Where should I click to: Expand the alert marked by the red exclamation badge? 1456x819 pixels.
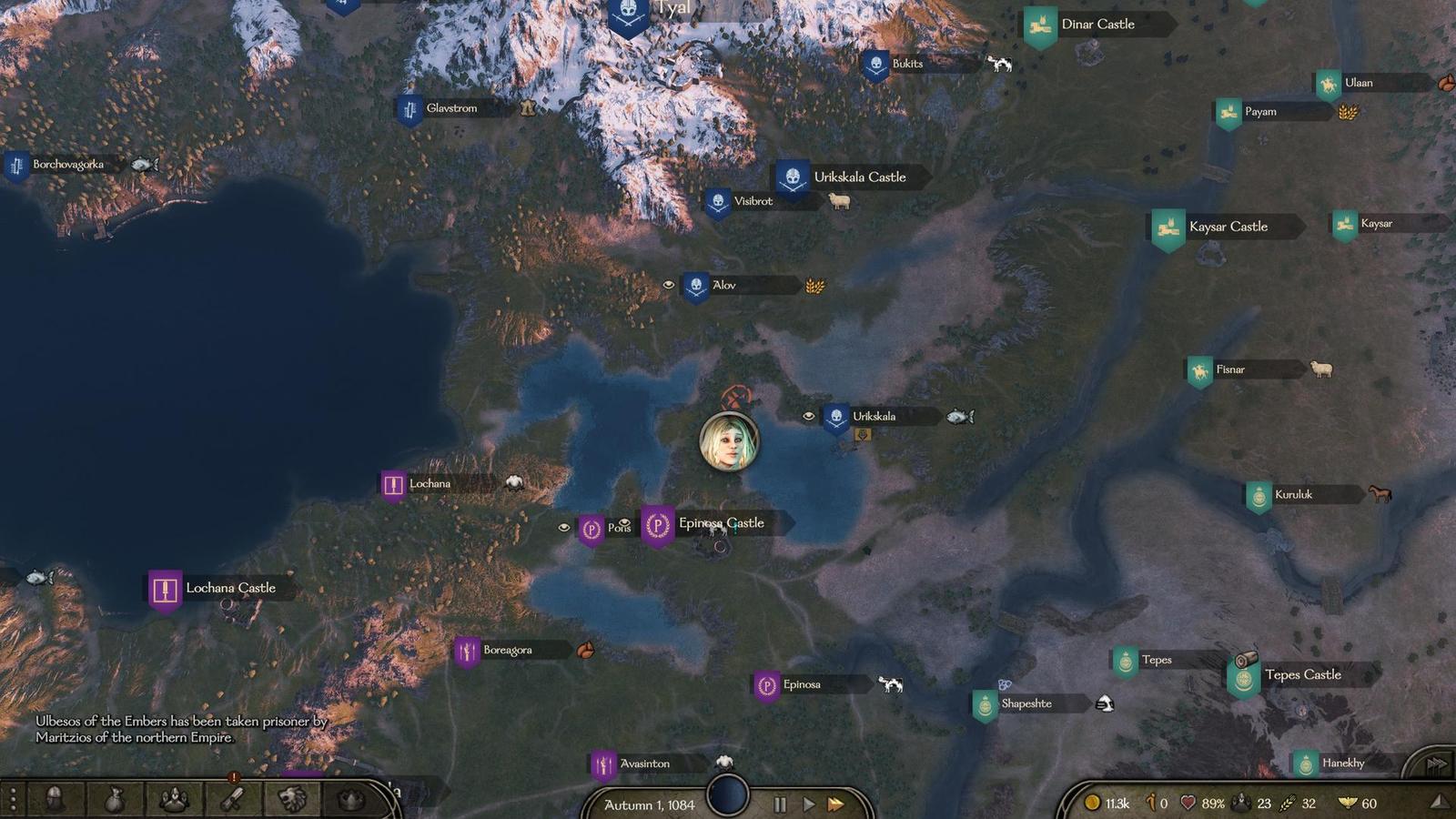pyautogui.click(x=233, y=775)
